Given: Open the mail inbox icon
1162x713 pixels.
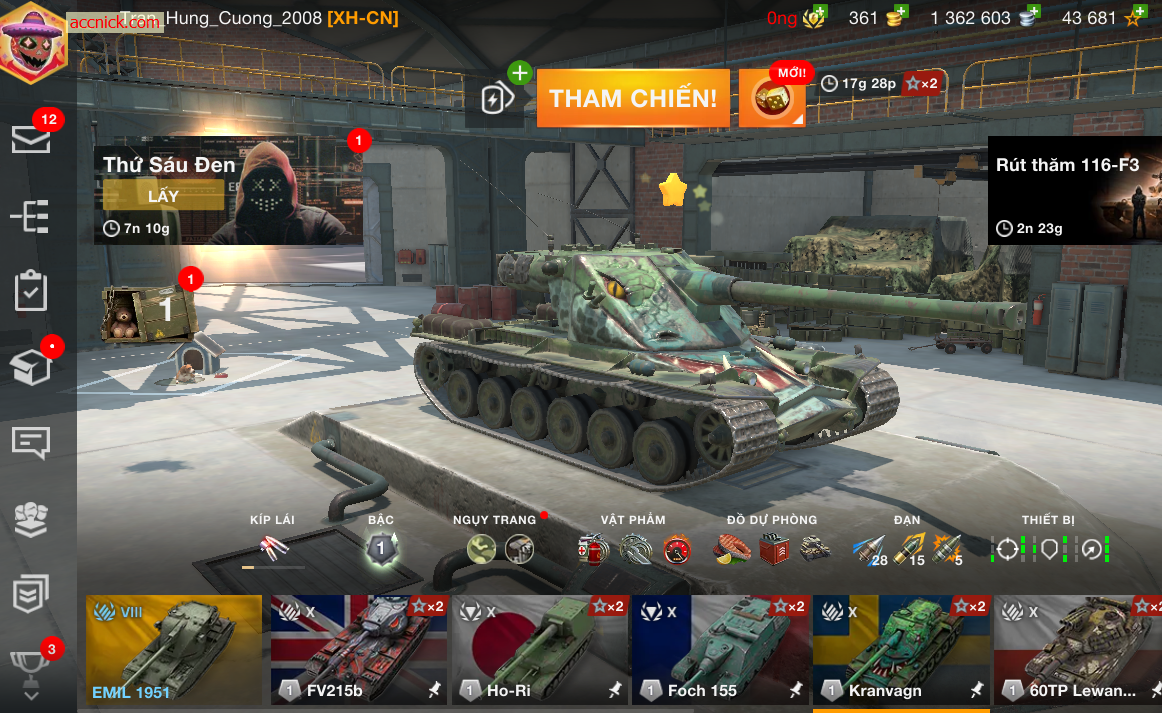Looking at the screenshot, I should point(31,139).
